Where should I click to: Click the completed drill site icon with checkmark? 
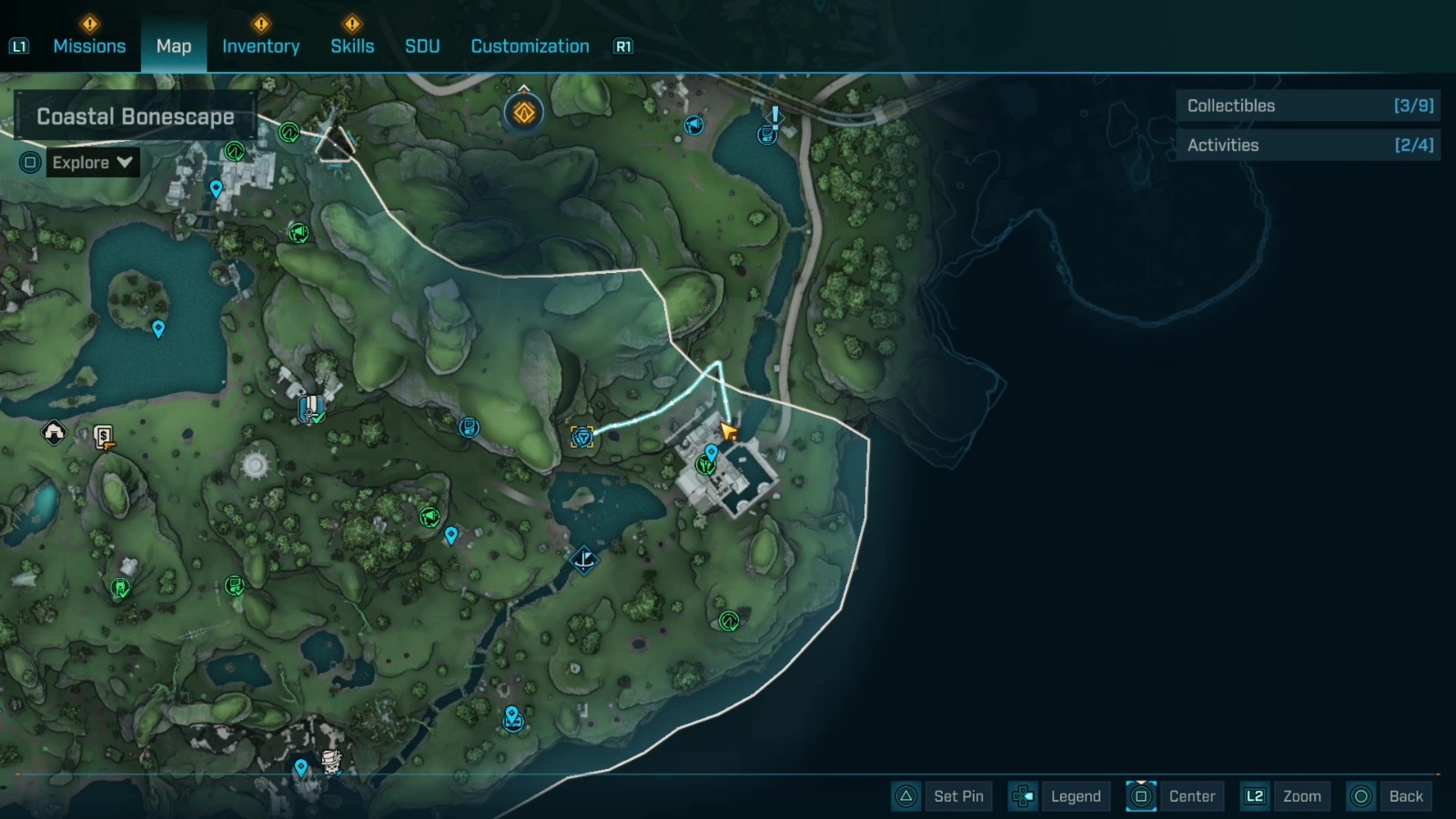(x=312, y=409)
